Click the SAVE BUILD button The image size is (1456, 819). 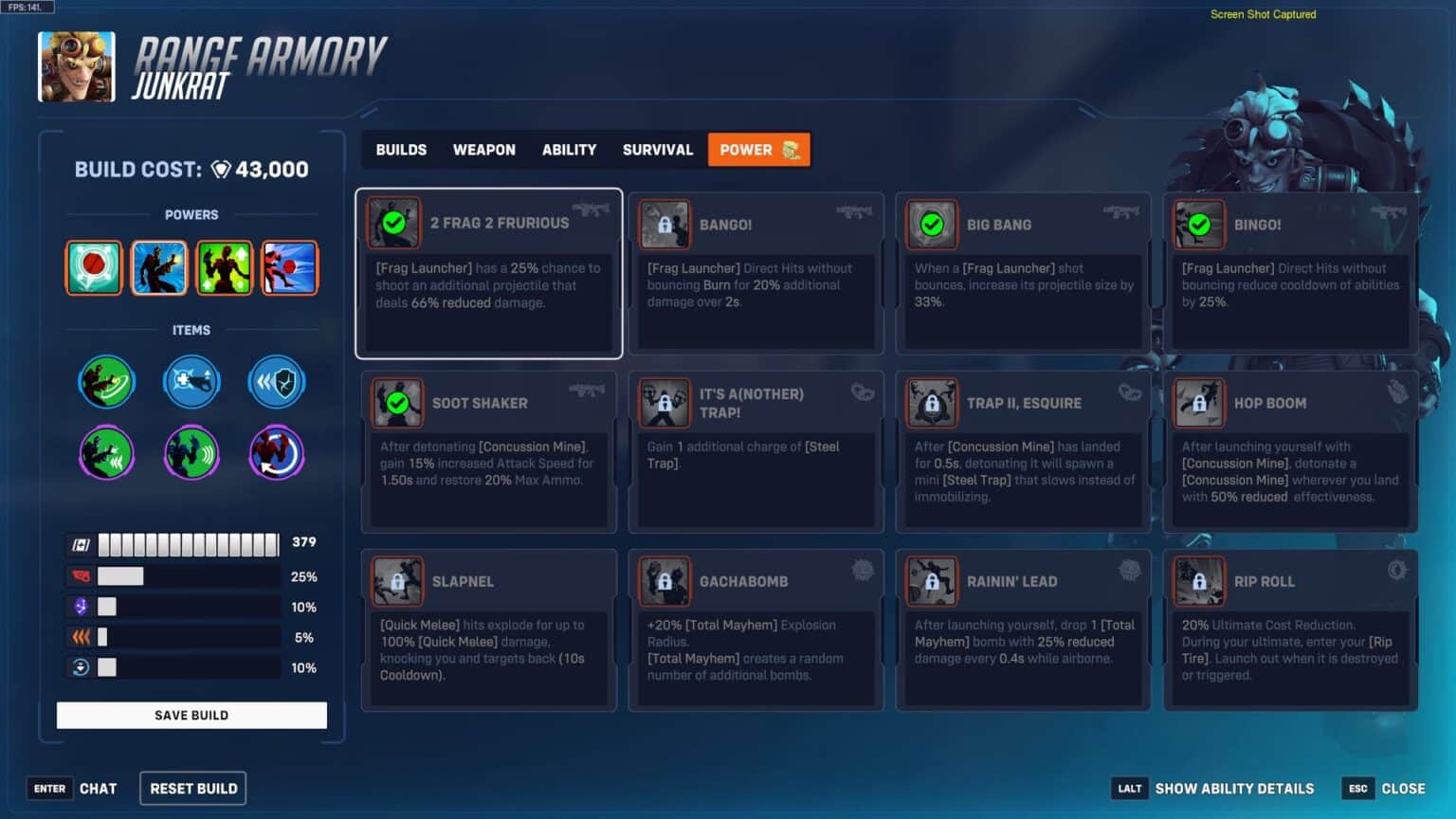pyautogui.click(x=191, y=715)
